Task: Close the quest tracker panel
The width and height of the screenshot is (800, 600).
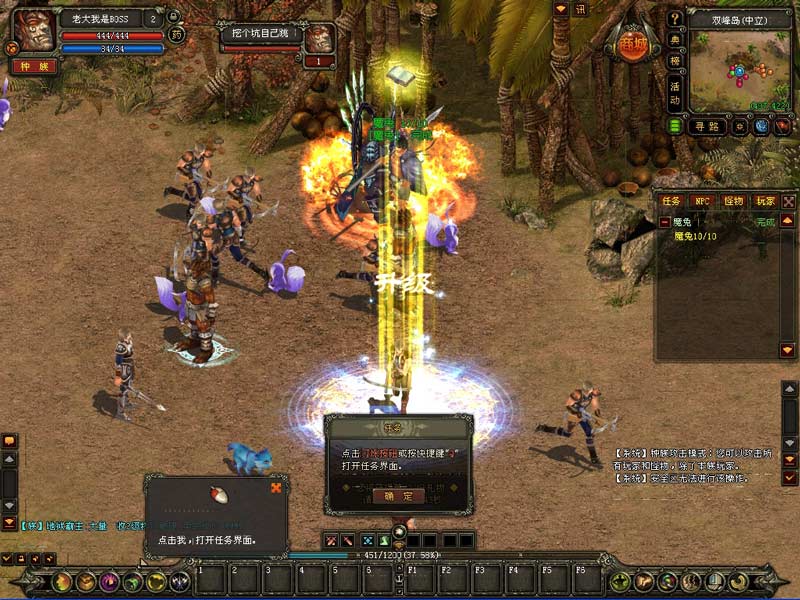Action: (789, 201)
